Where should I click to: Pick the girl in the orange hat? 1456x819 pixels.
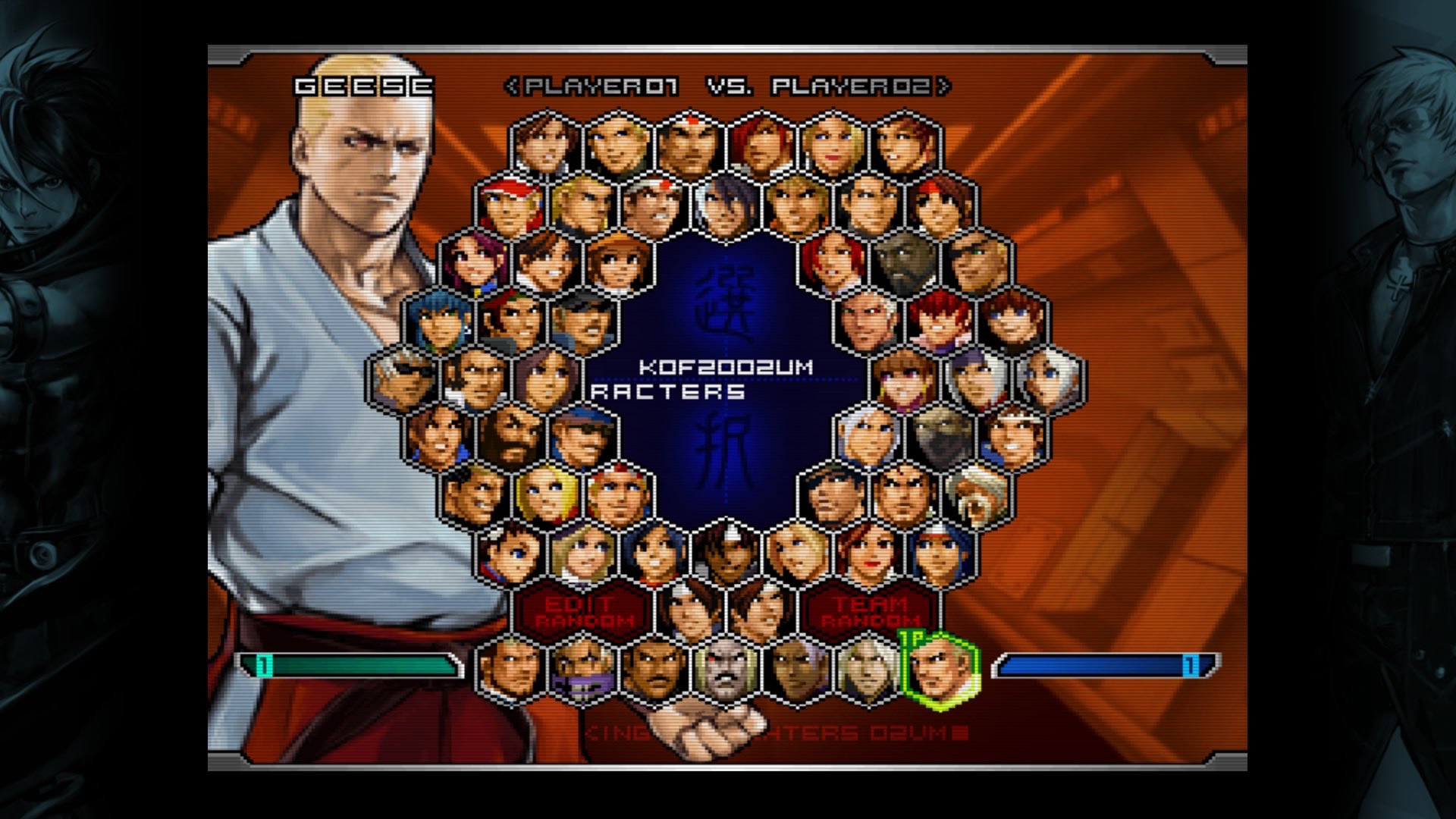tap(618, 263)
